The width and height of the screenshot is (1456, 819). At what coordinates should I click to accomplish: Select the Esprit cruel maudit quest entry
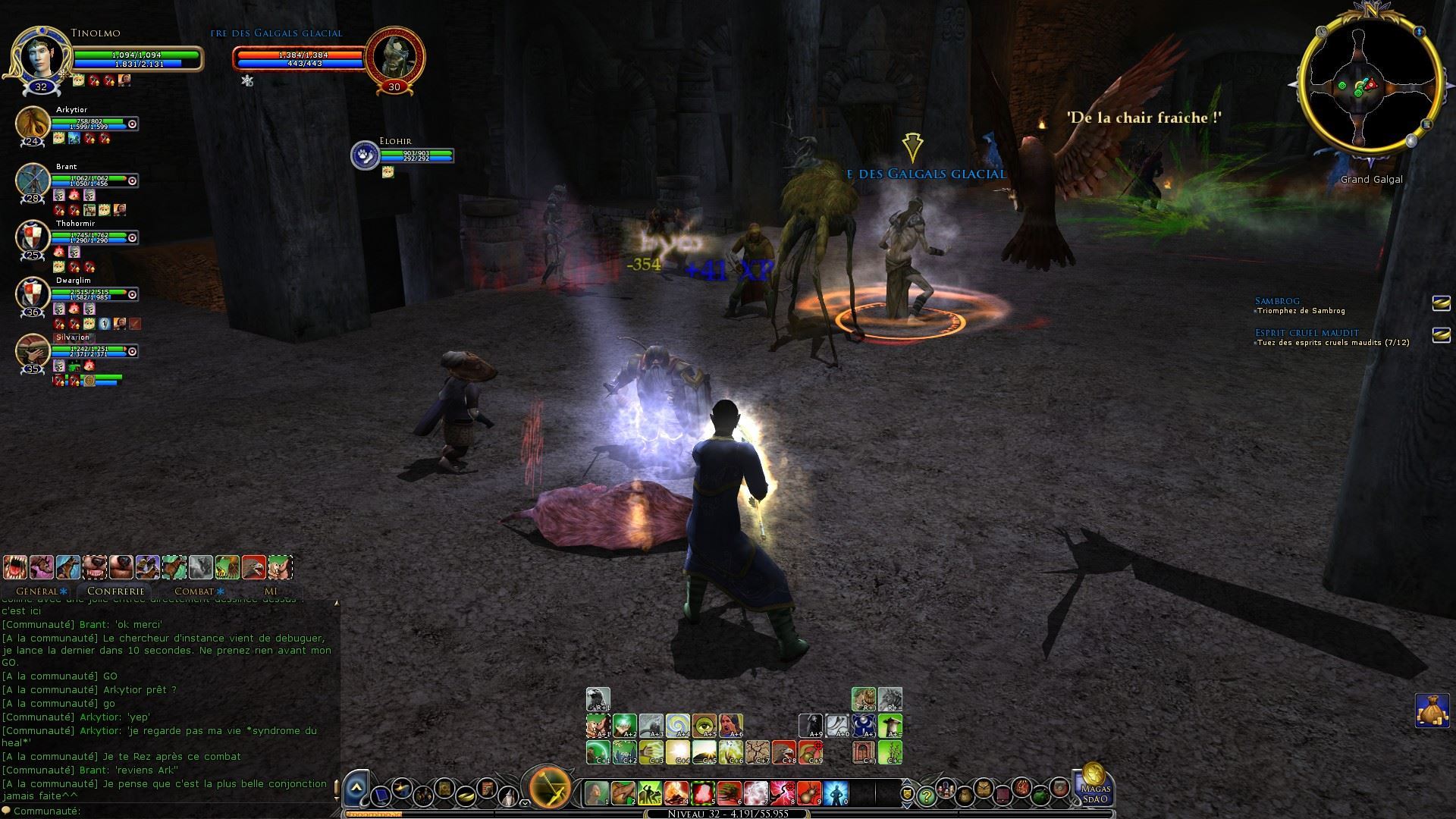(x=1306, y=333)
